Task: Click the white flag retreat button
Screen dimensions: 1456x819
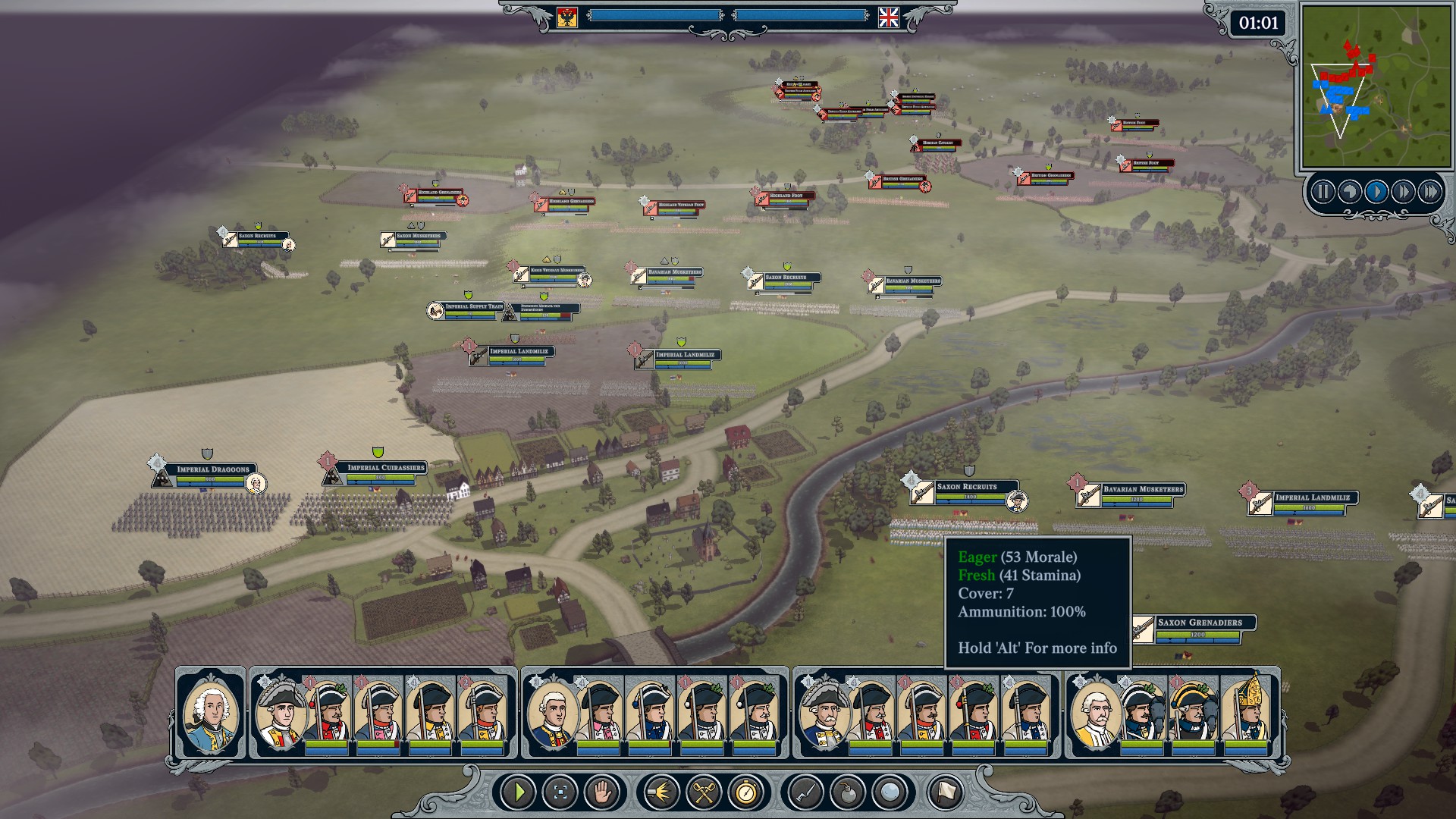Action: [x=945, y=792]
